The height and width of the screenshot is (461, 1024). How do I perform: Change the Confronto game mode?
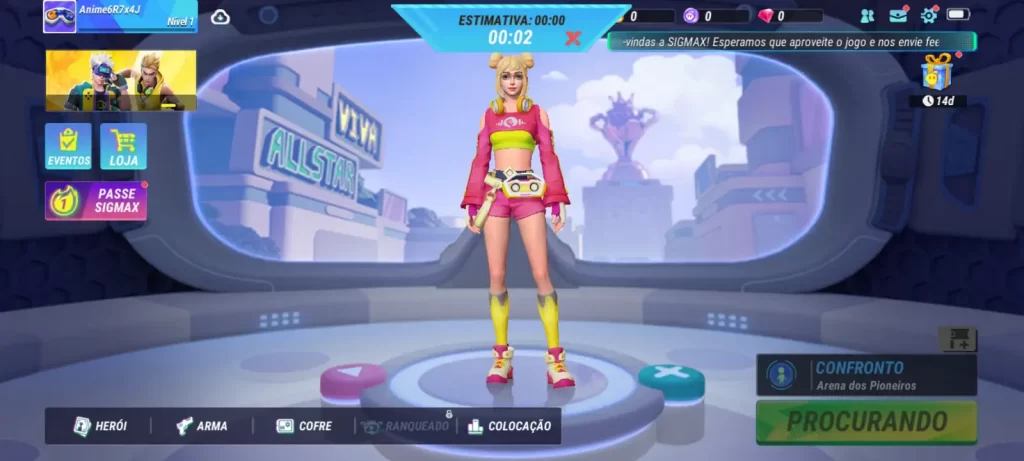[x=866, y=375]
